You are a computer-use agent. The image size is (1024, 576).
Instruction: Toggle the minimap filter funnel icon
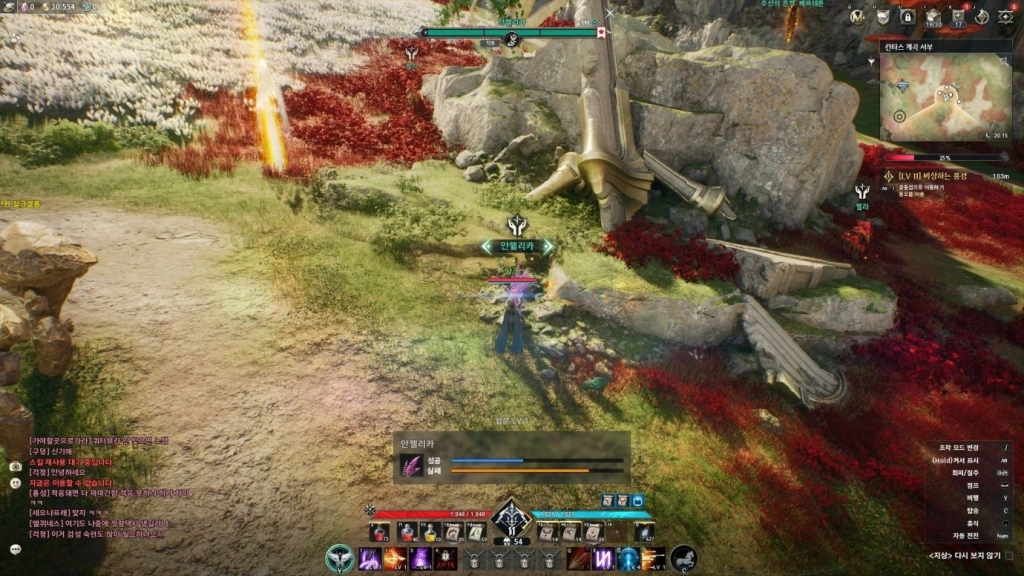[872, 63]
